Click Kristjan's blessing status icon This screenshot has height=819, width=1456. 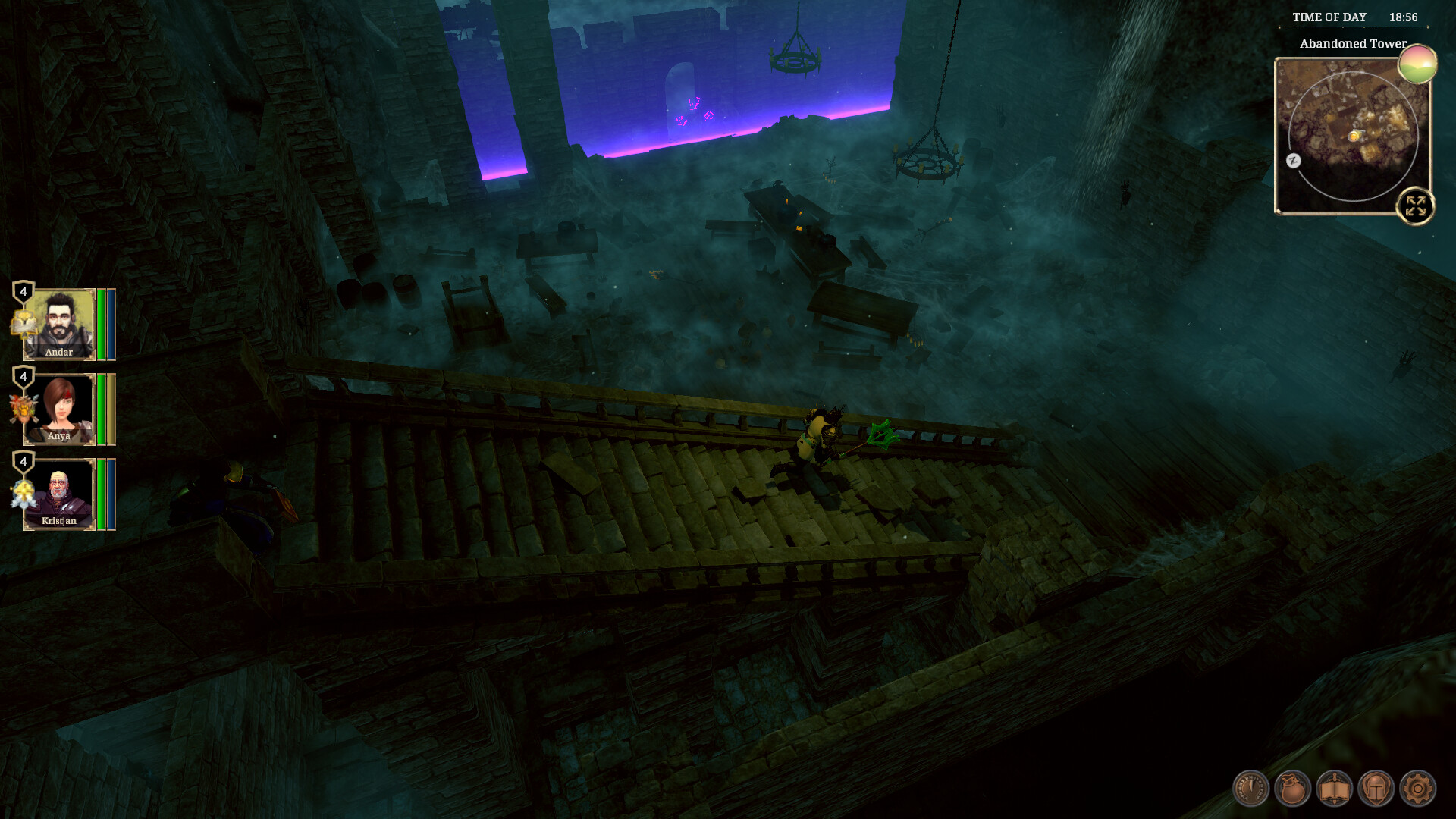point(22,493)
